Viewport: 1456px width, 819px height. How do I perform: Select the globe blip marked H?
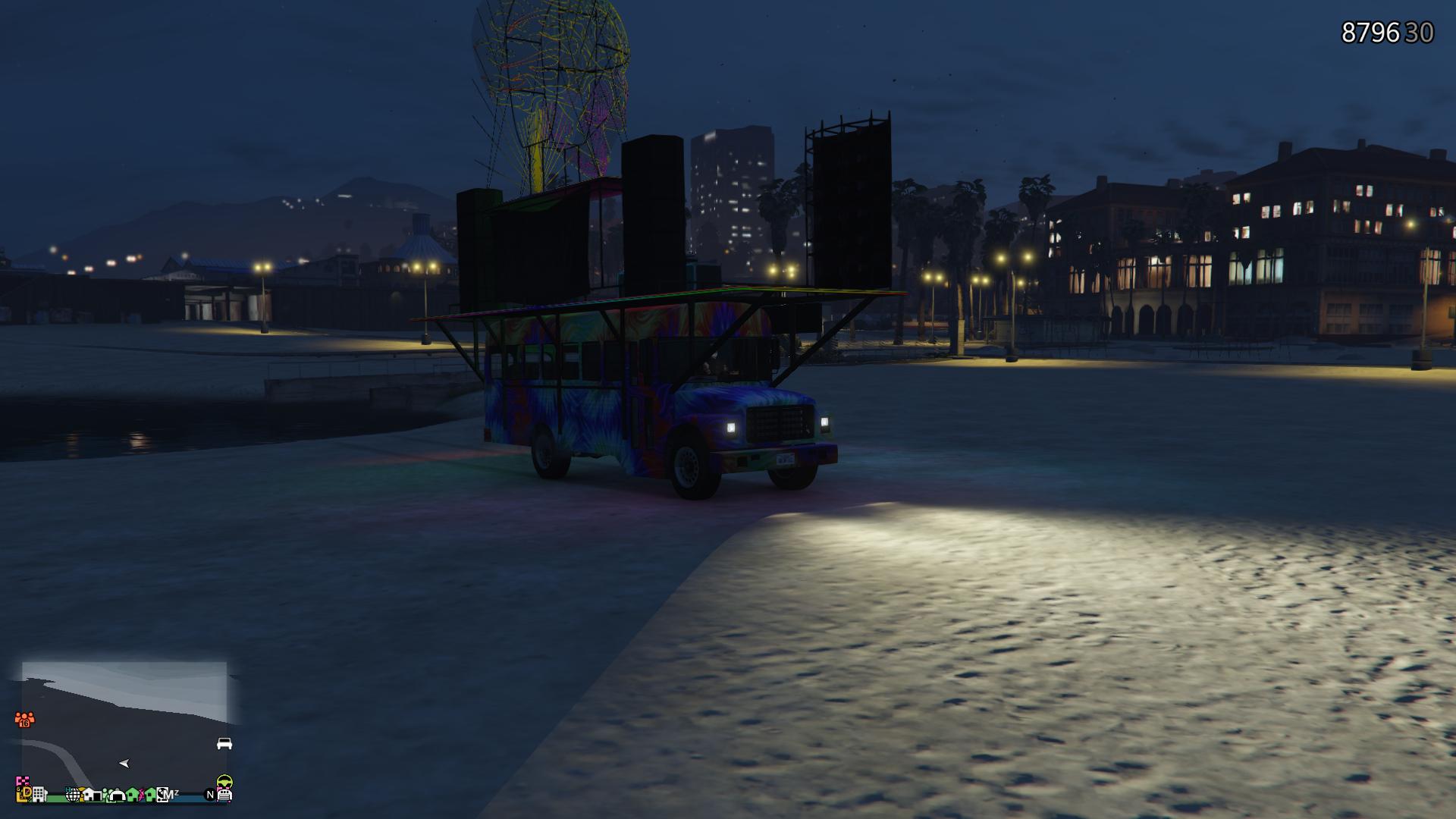(x=72, y=794)
